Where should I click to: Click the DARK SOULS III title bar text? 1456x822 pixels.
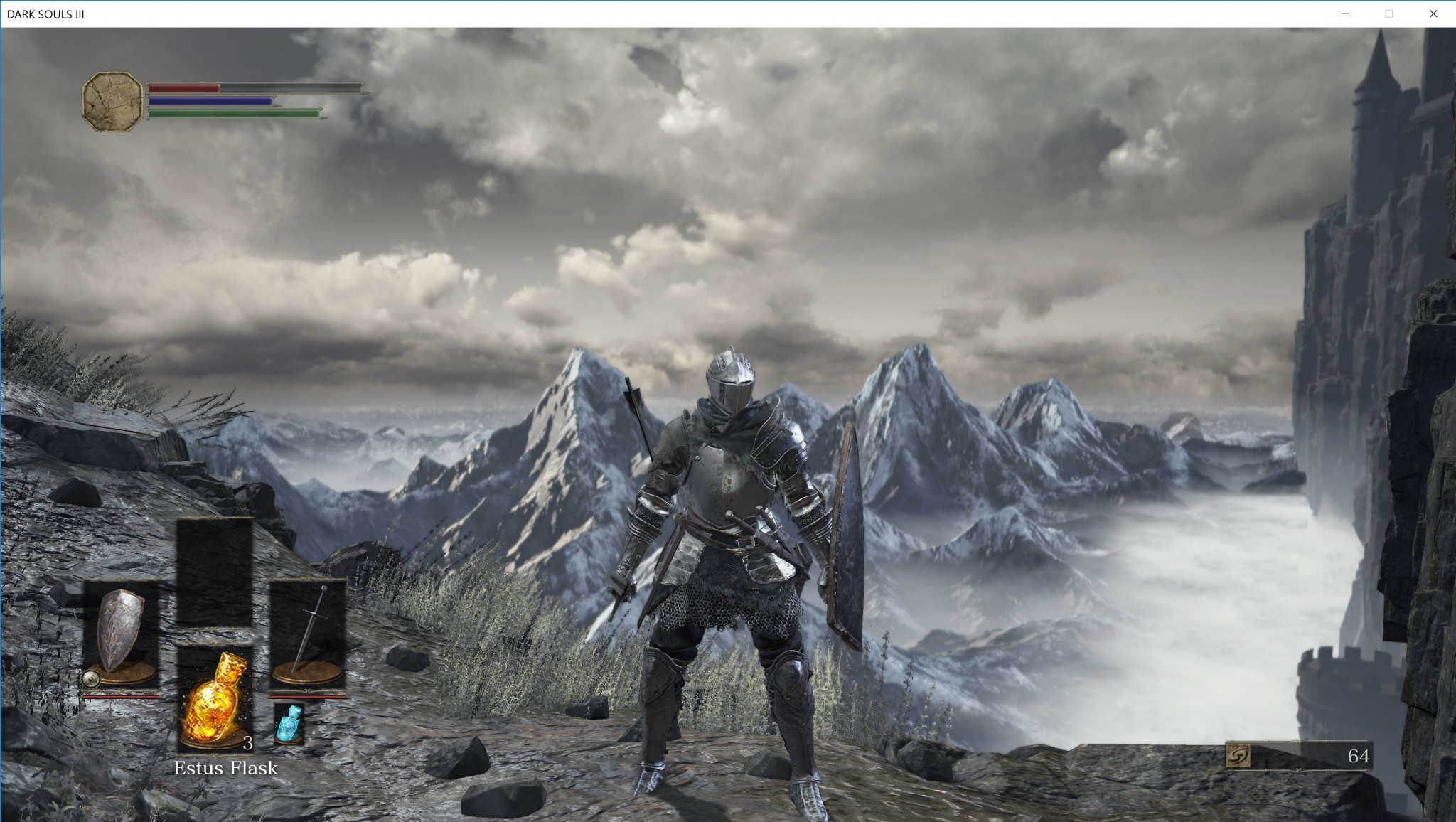coord(47,12)
